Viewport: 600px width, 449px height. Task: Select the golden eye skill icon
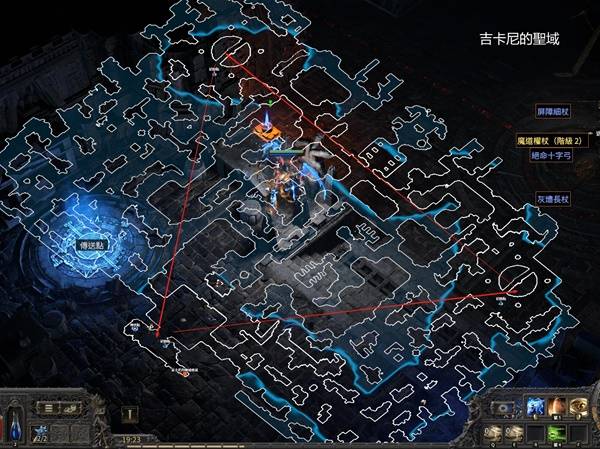tap(578, 407)
